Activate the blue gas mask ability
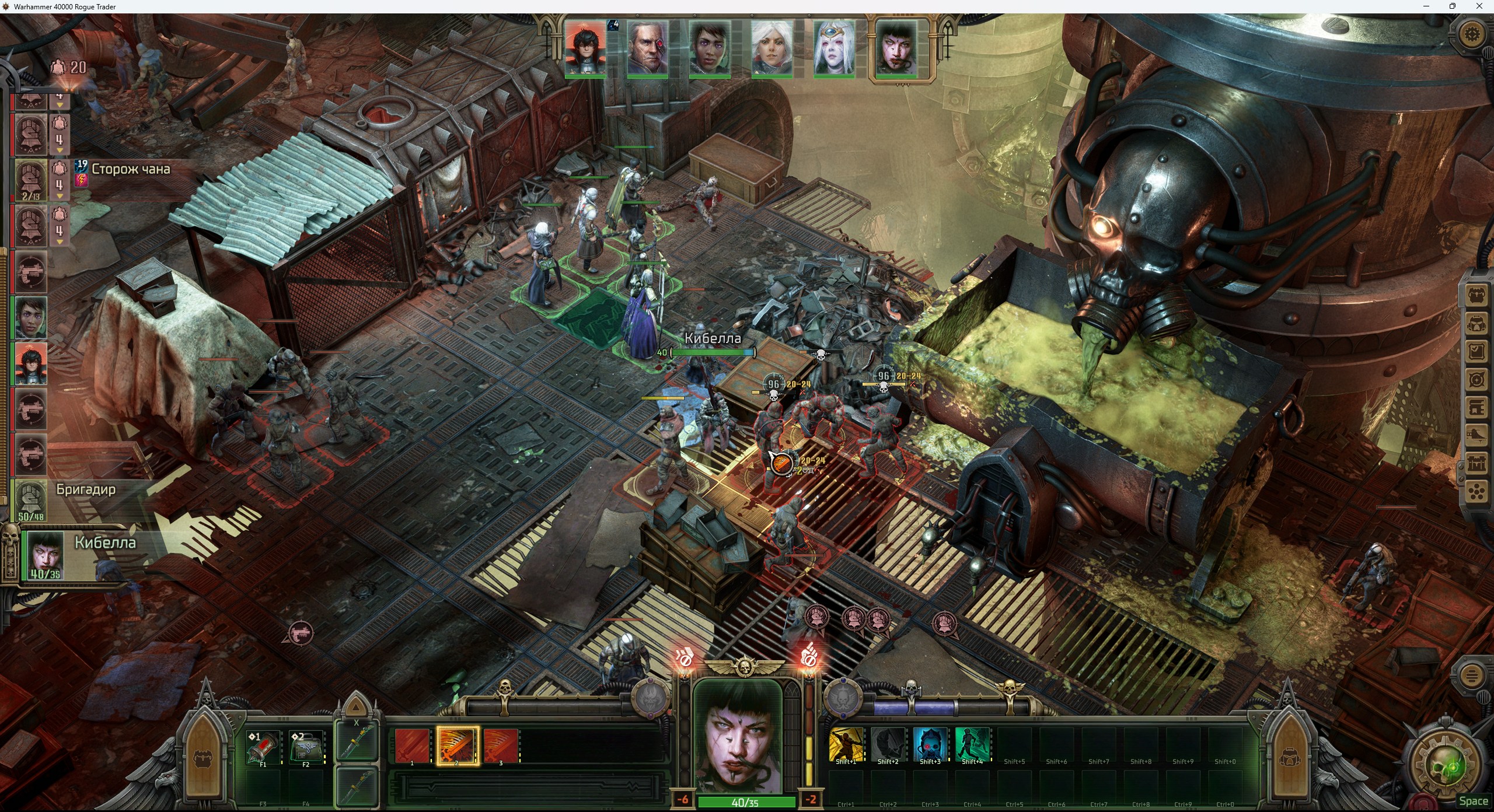 [930, 744]
